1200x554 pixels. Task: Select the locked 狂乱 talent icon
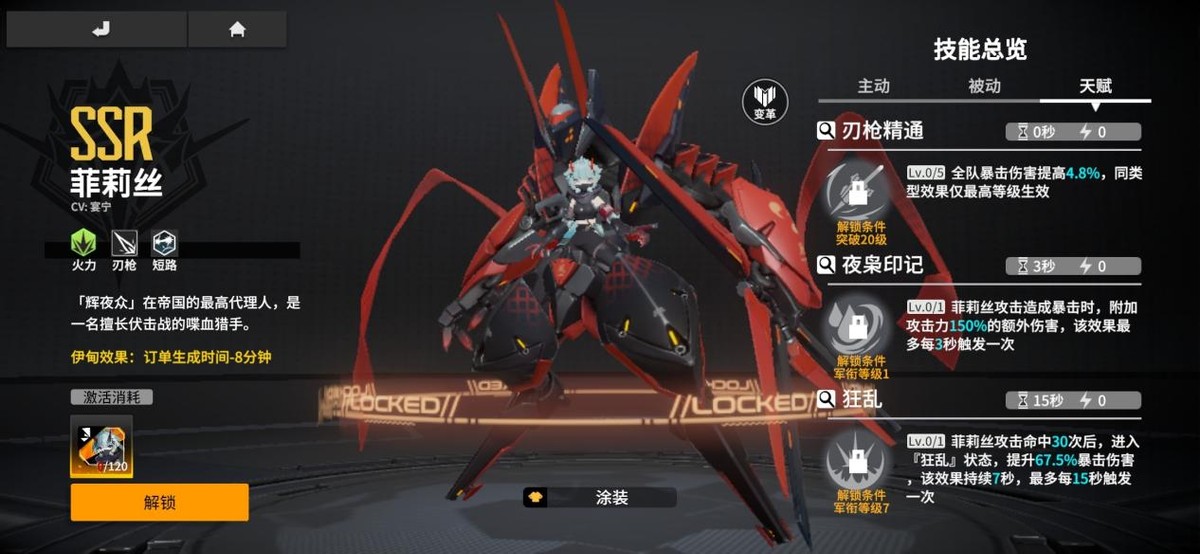pyautogui.click(x=861, y=460)
